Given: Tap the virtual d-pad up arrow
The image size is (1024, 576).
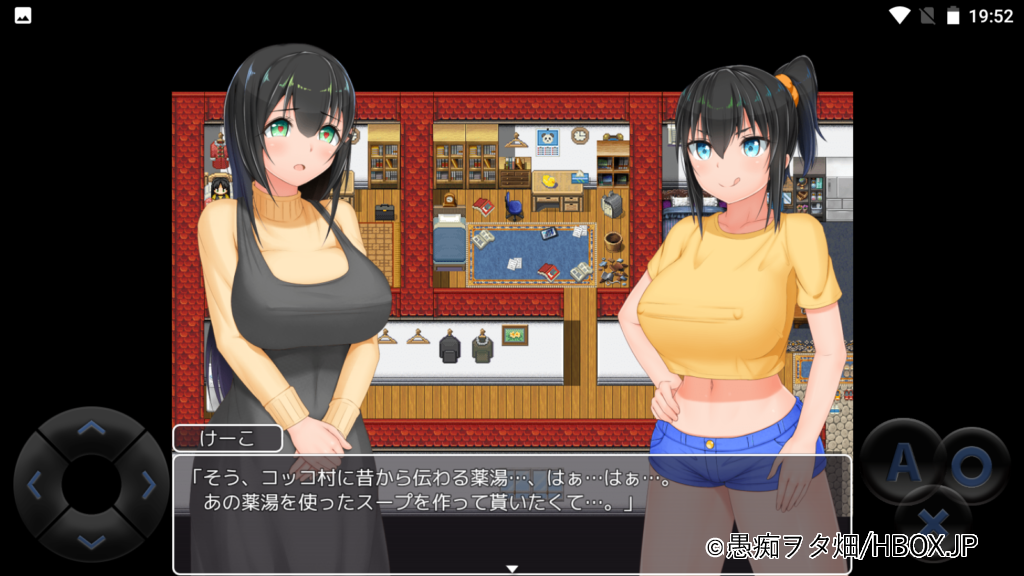Looking at the screenshot, I should coord(91,429).
